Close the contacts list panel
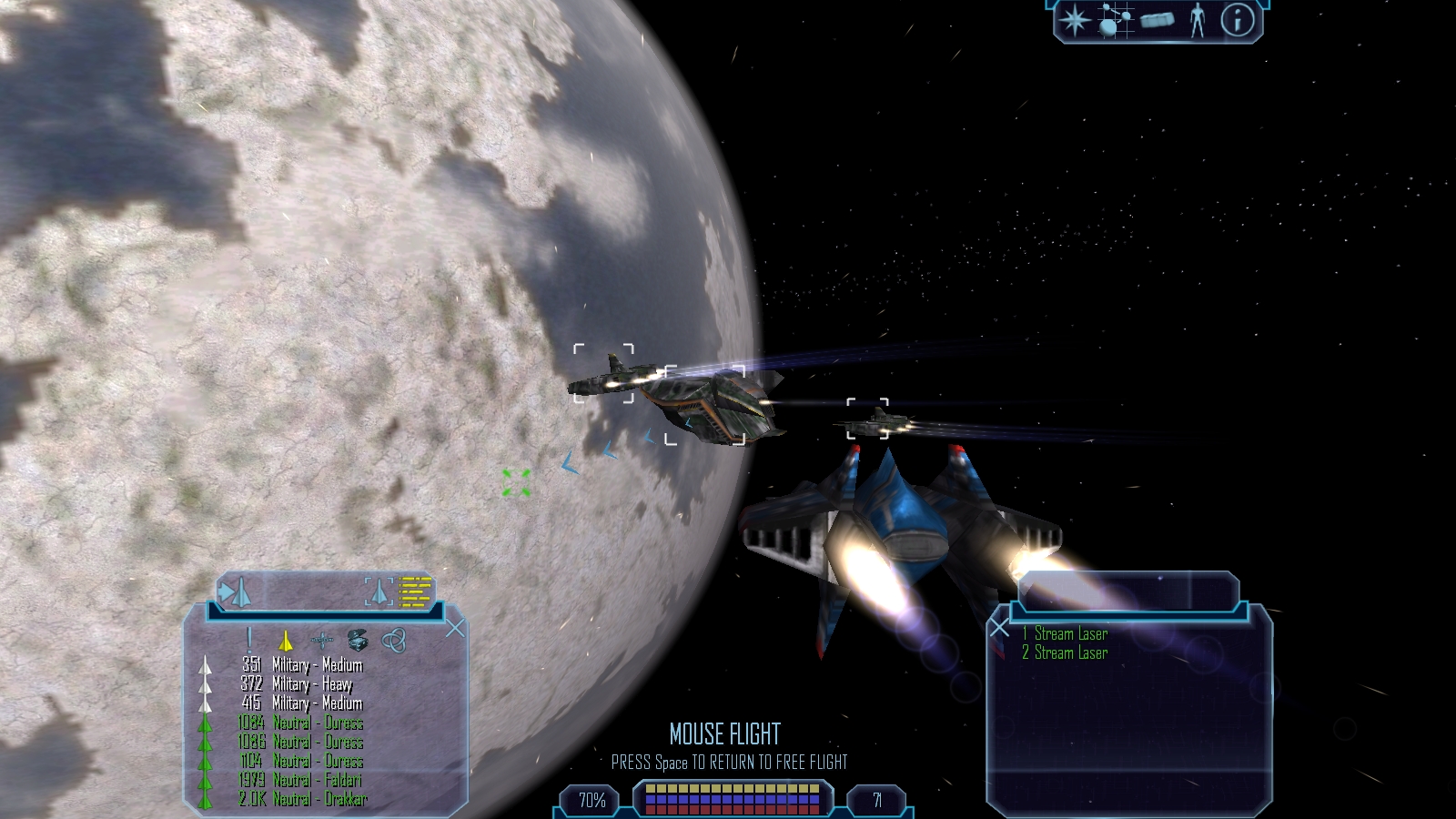The image size is (1456, 819). [x=455, y=629]
